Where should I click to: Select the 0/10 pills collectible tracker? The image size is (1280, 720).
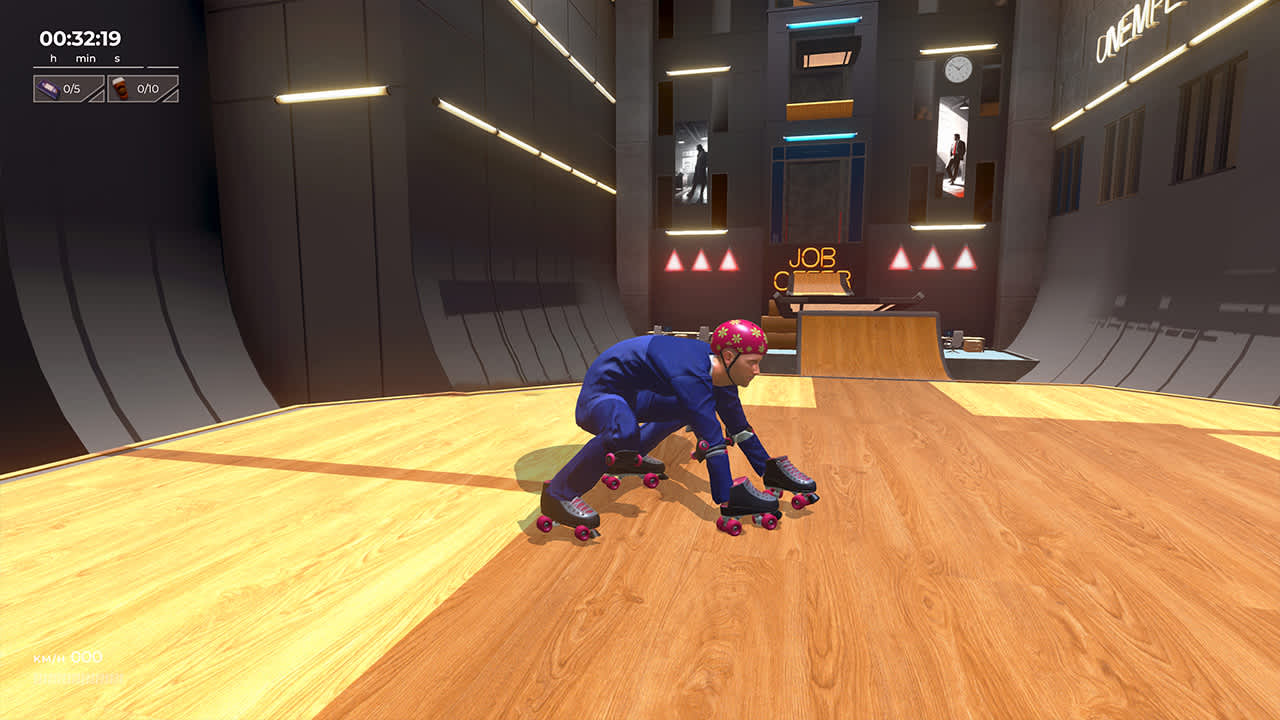click(x=145, y=88)
